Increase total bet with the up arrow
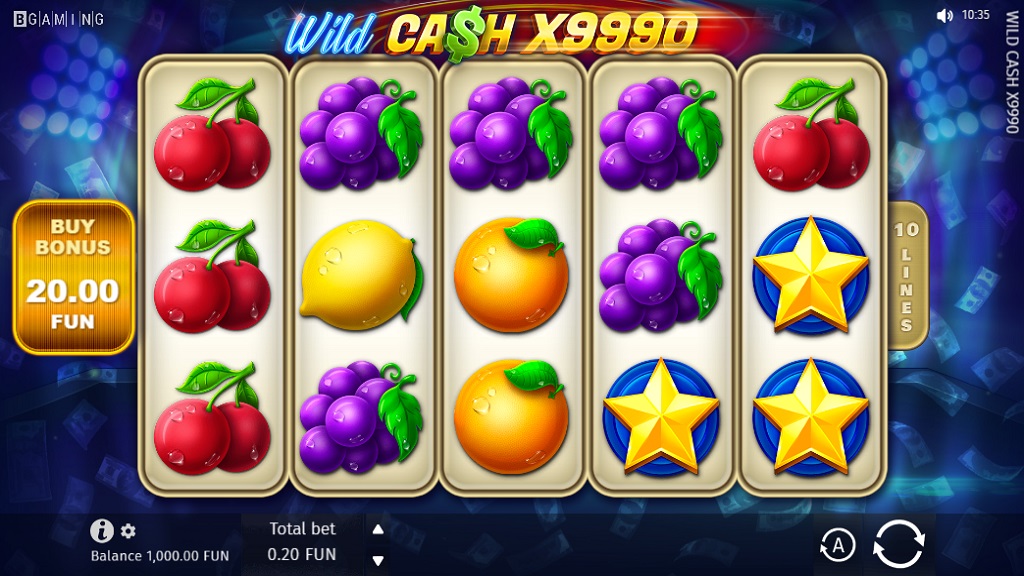Viewport: 1024px width, 576px height. (378, 530)
